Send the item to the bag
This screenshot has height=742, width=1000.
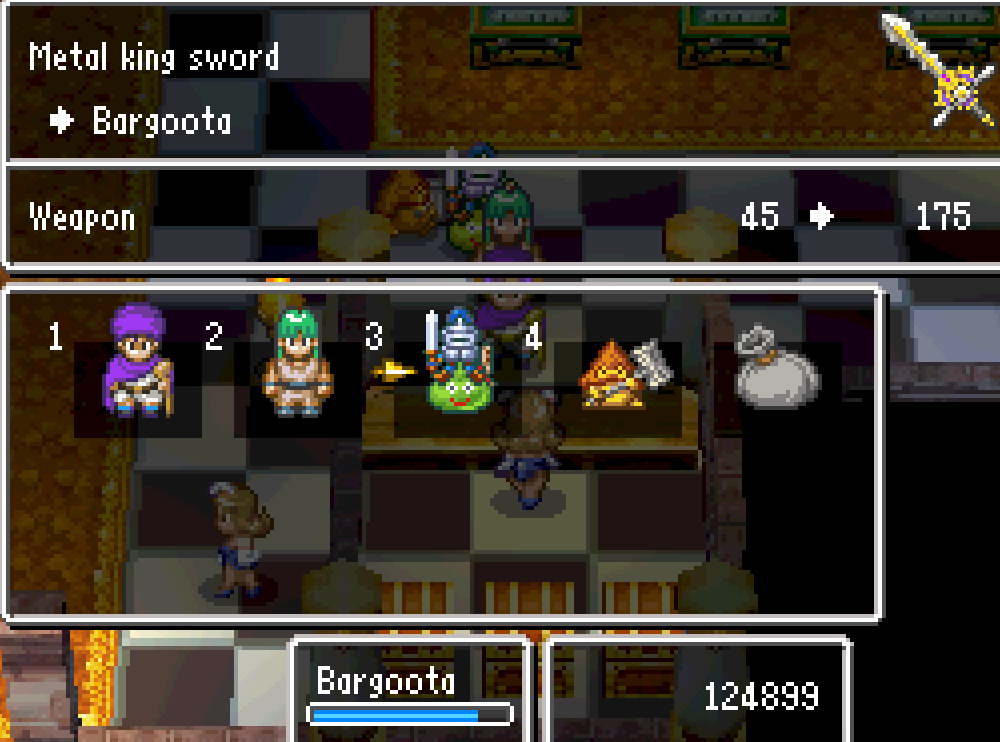776,370
